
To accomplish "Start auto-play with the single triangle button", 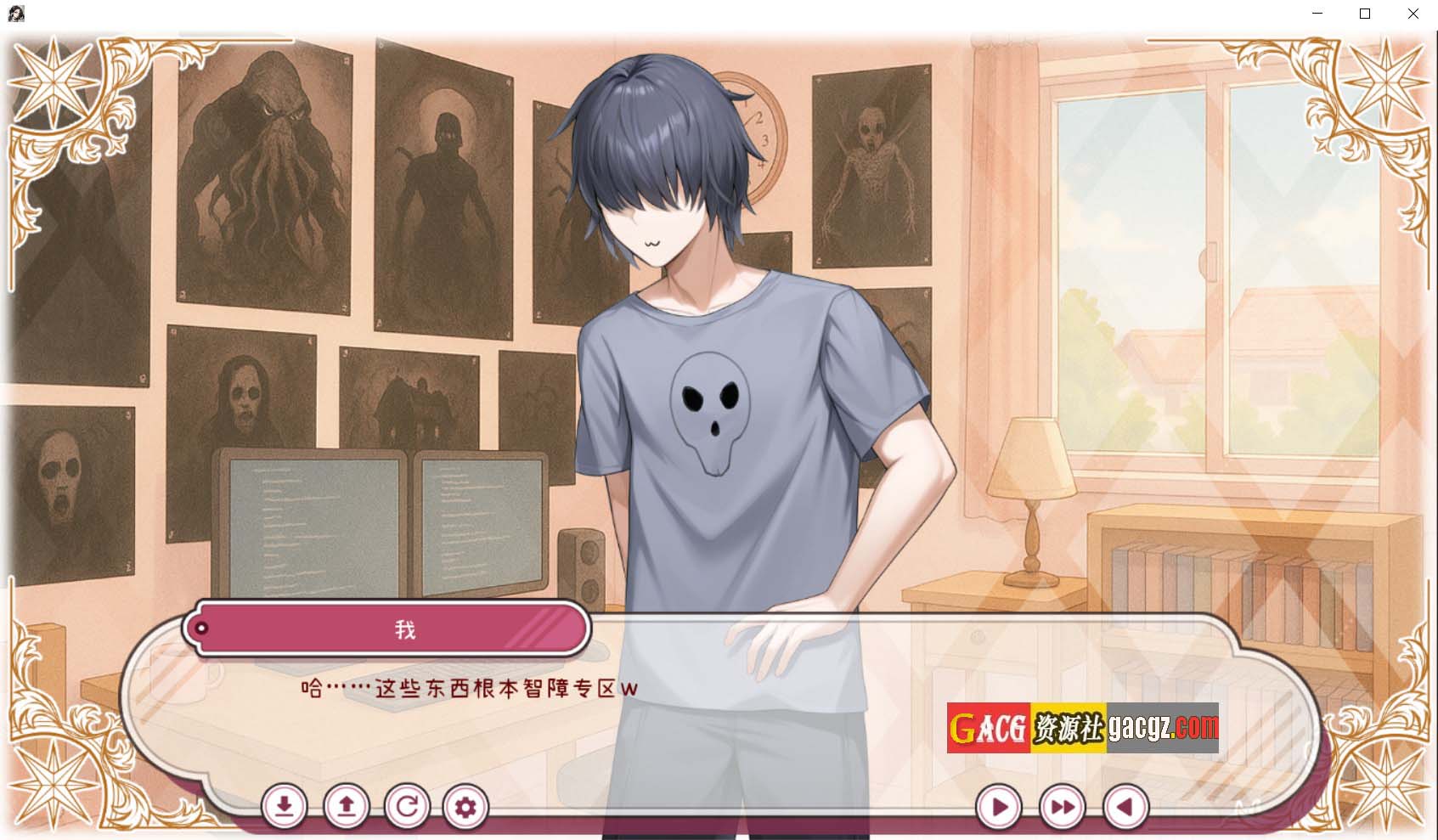I will [x=999, y=807].
